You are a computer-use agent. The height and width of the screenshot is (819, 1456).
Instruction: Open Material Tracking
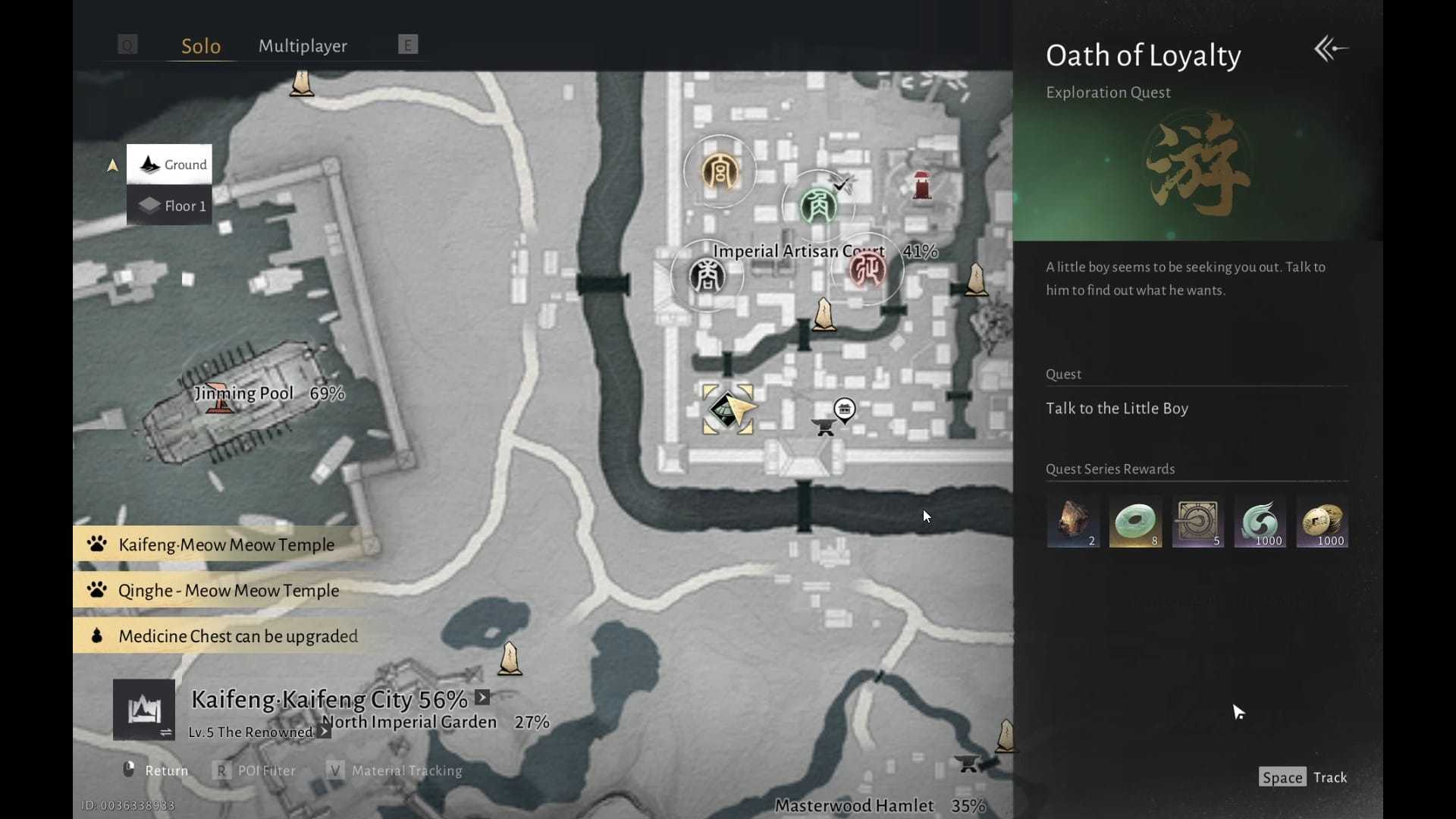click(395, 770)
